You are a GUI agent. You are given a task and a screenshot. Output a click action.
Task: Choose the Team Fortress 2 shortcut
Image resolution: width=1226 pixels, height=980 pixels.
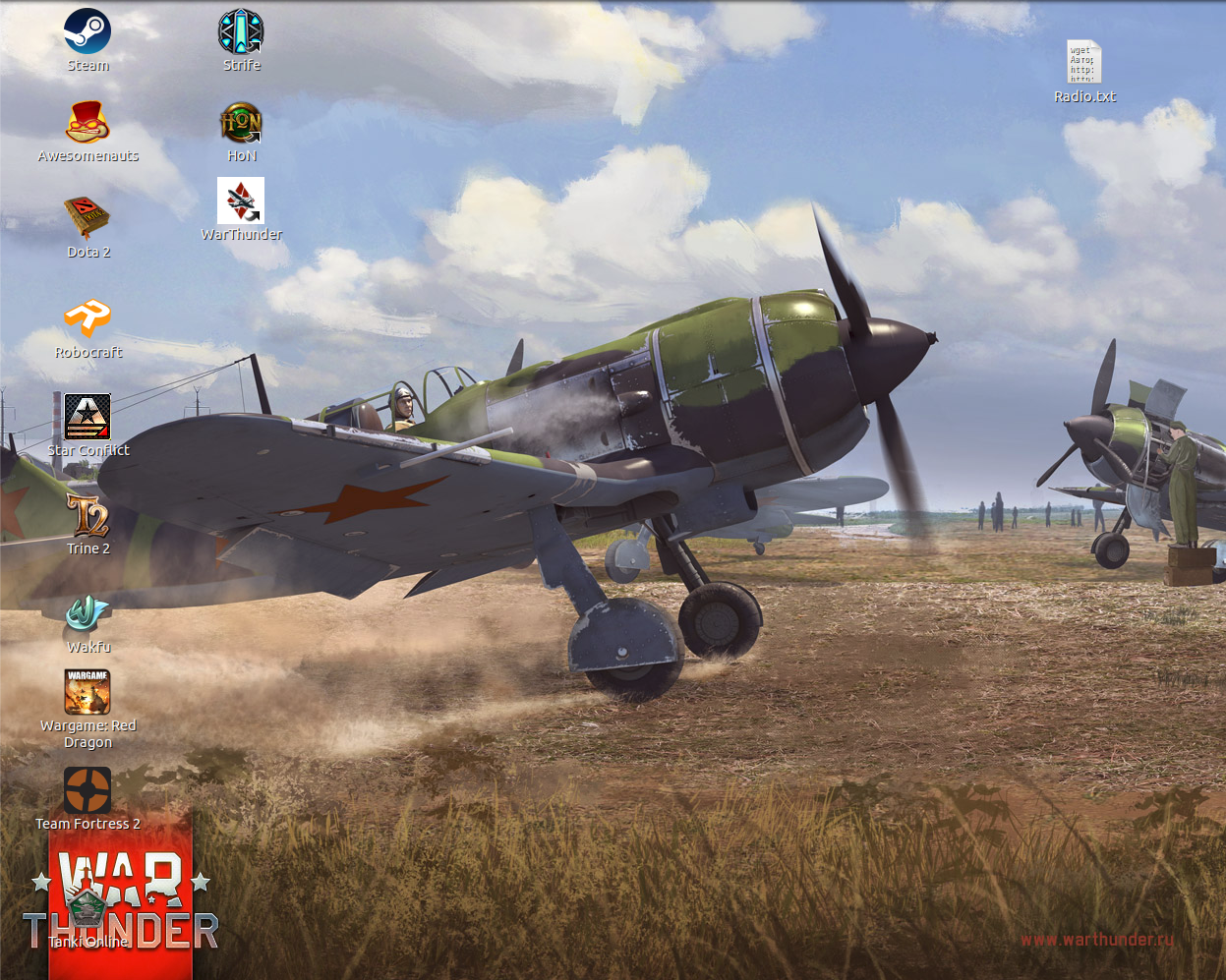(88, 791)
